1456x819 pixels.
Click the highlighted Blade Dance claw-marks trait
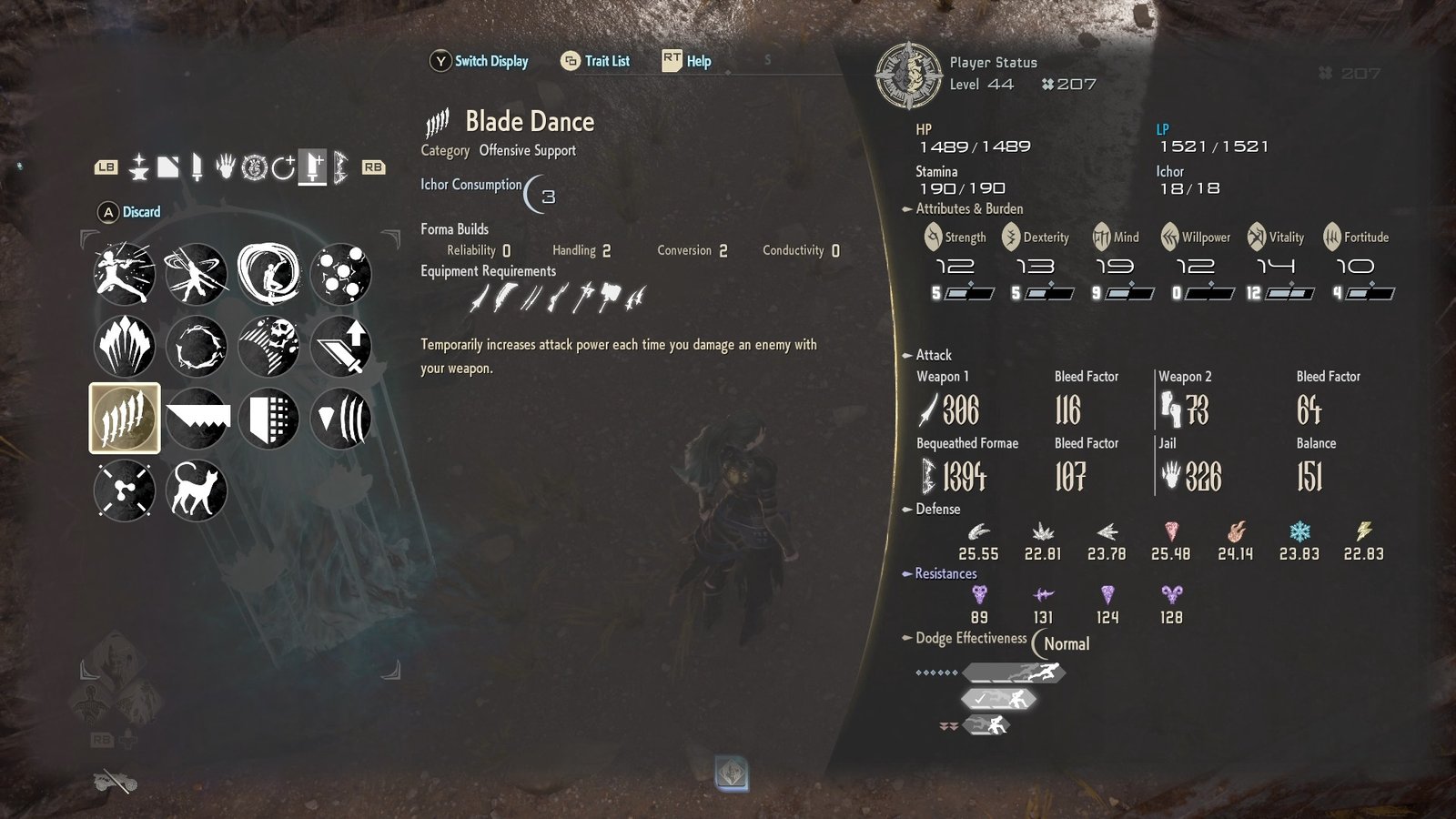[124, 419]
